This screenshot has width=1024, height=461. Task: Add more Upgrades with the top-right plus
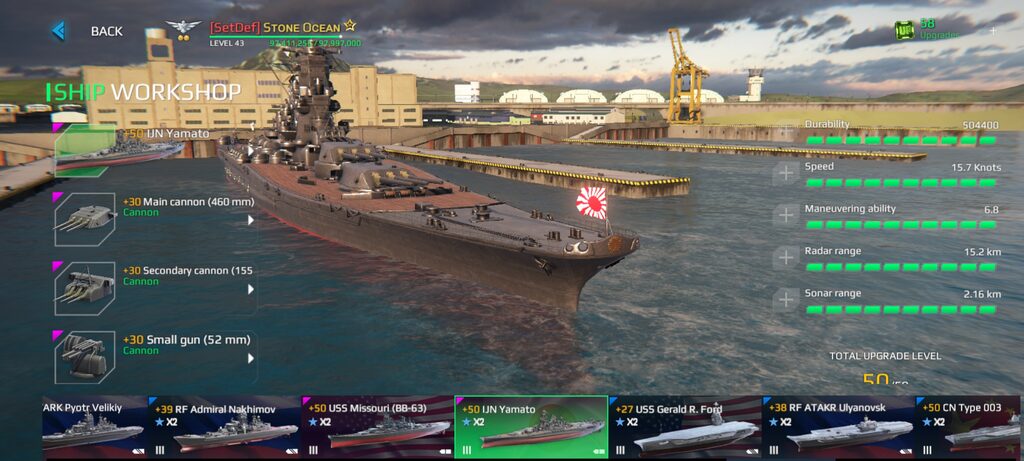pos(993,31)
